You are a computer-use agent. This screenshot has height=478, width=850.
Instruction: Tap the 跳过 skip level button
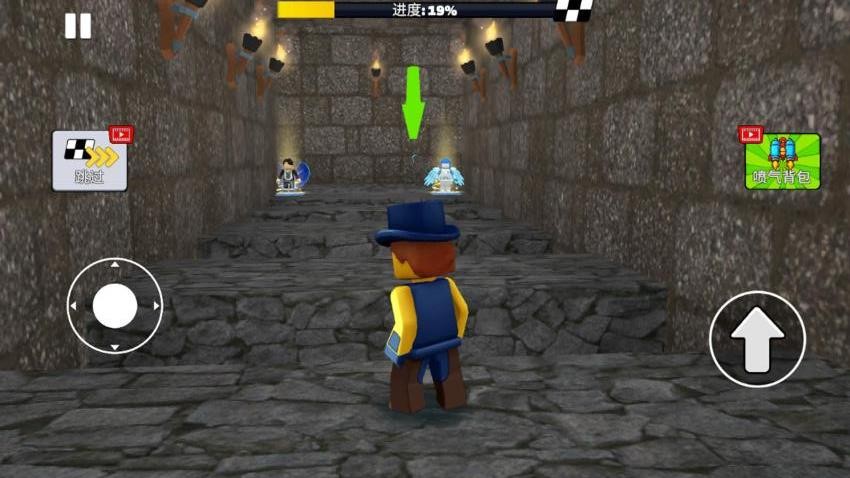click(x=90, y=161)
